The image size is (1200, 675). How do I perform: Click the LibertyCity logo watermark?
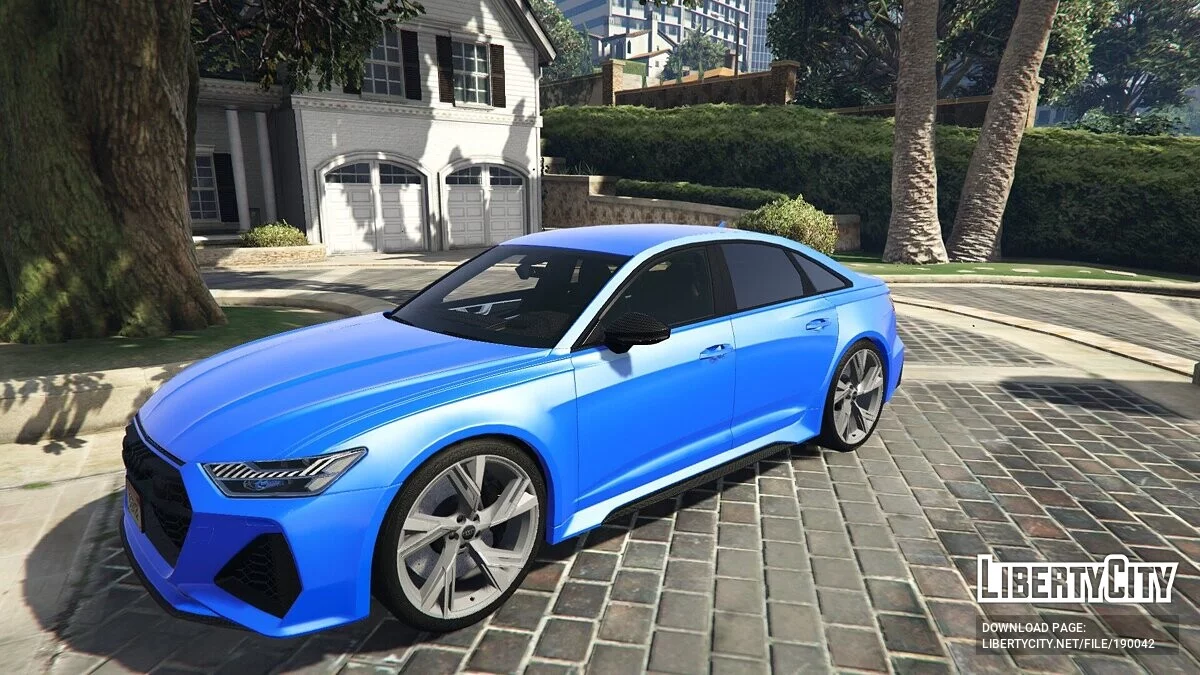(1076, 579)
